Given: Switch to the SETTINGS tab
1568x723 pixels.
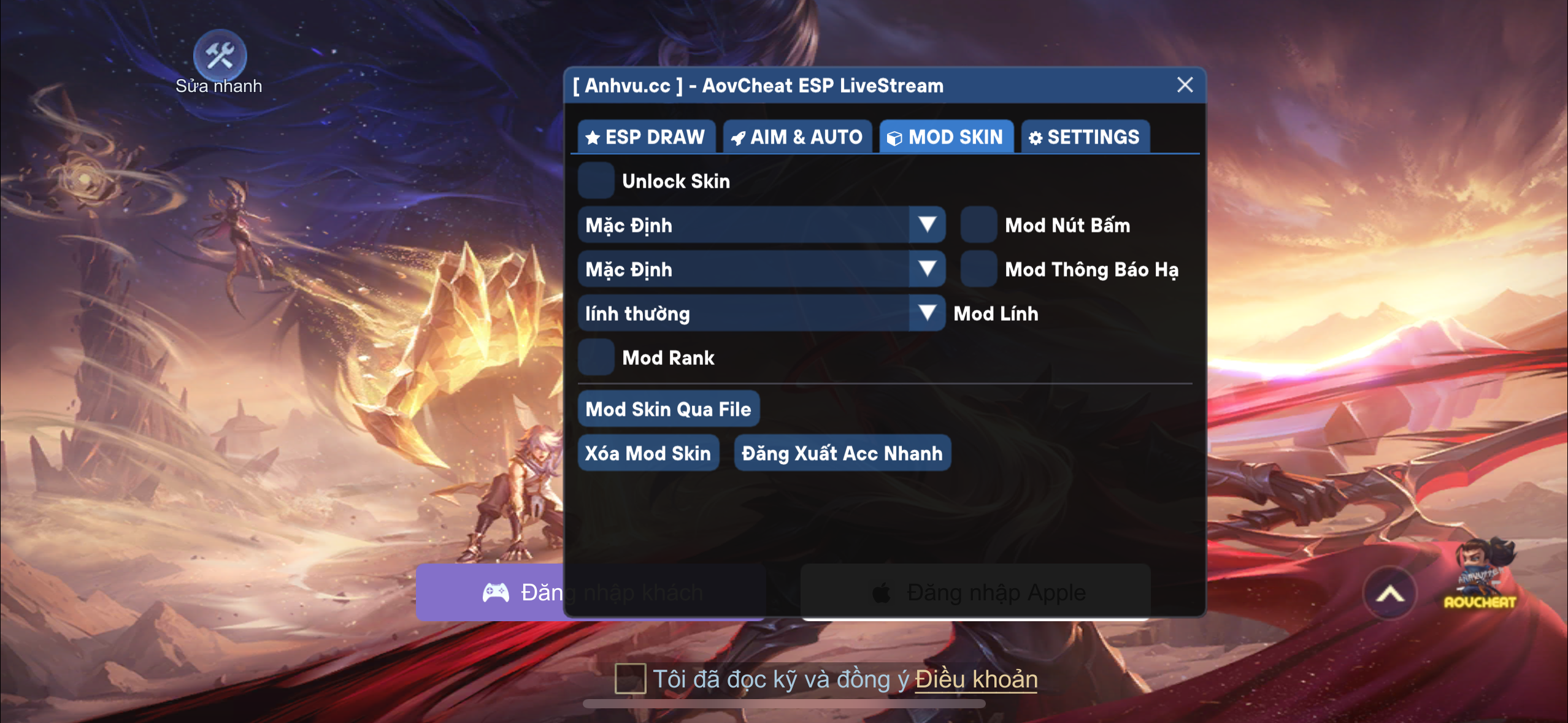Looking at the screenshot, I should tap(1086, 137).
